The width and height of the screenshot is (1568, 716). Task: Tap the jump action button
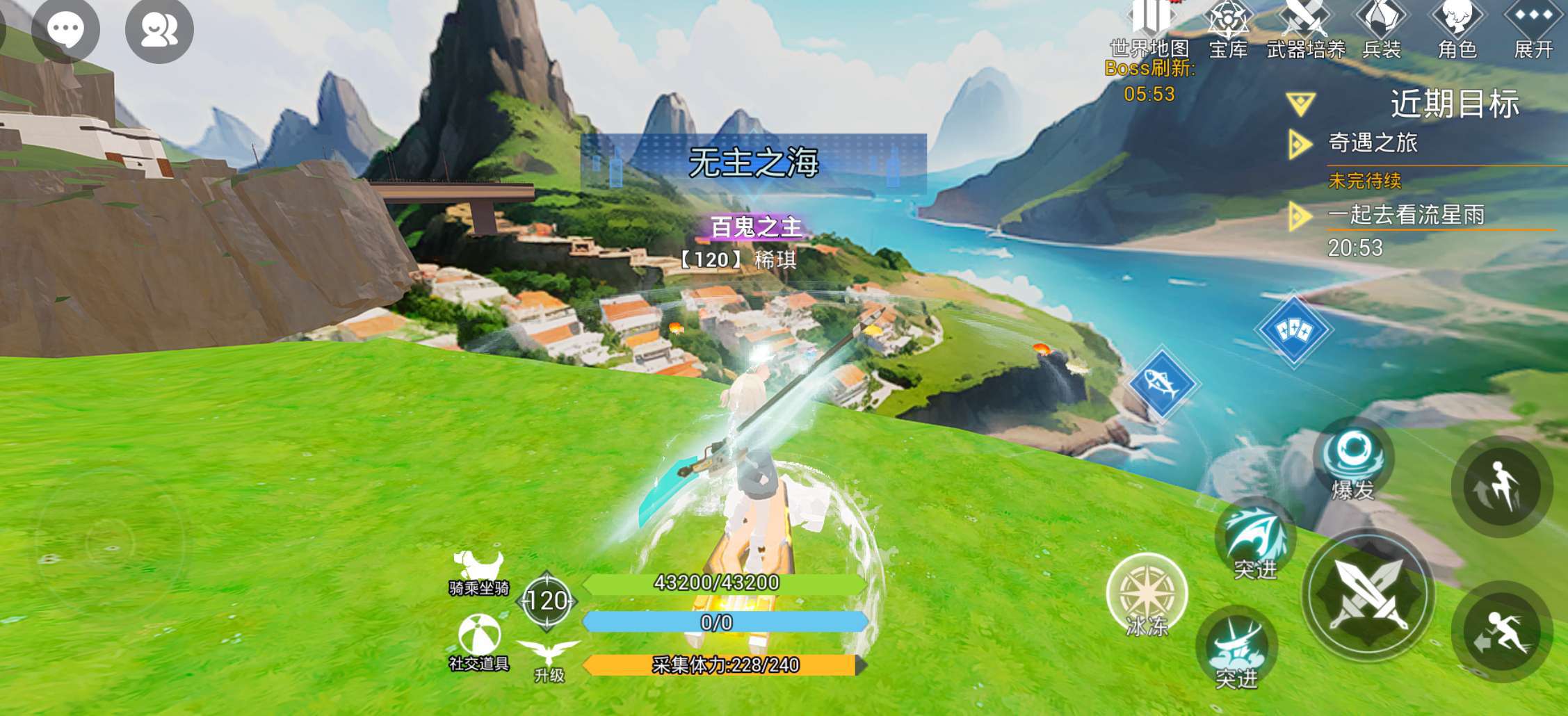click(1502, 487)
